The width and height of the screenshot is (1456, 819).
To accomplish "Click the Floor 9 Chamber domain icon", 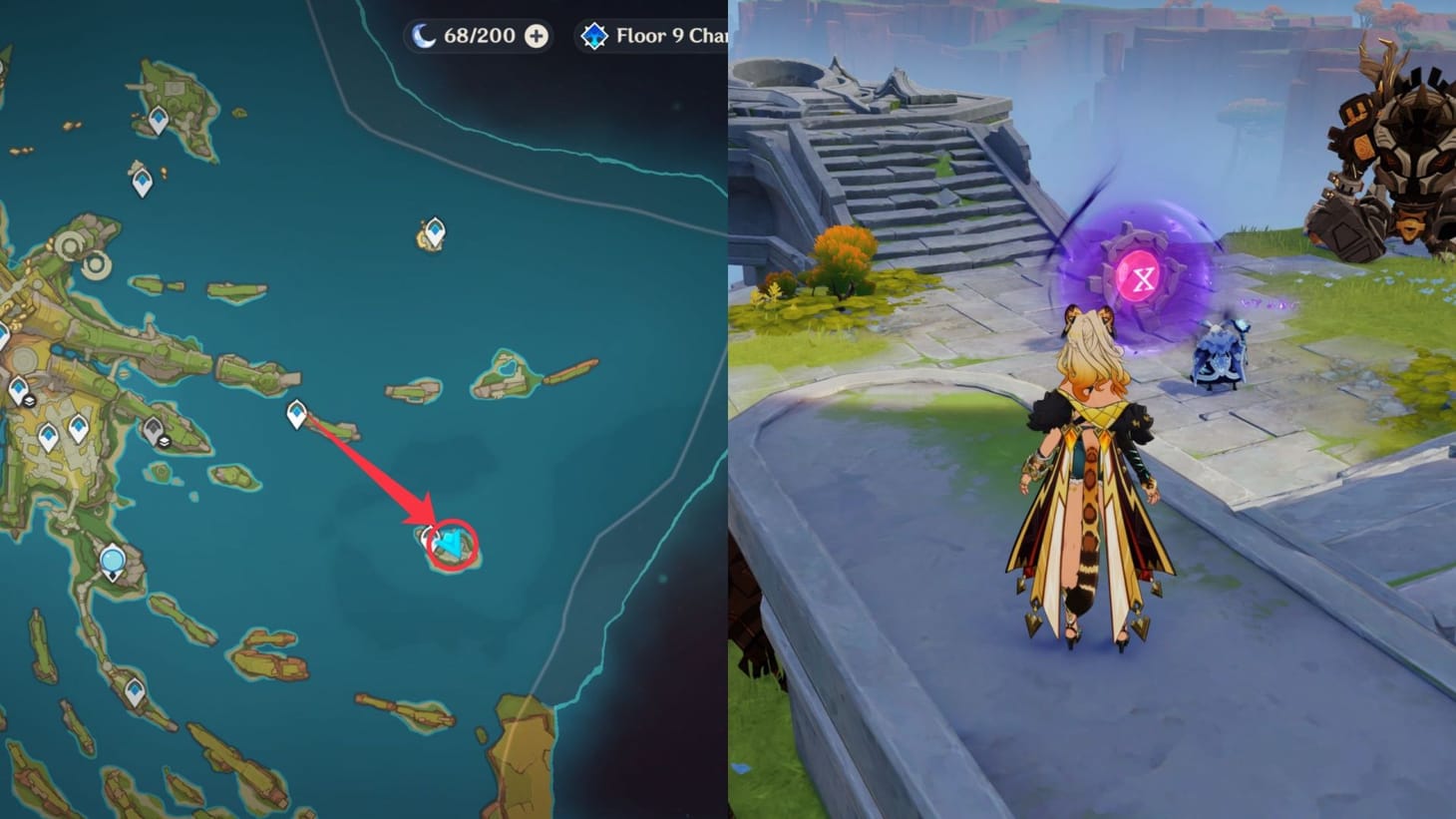I will 595,35.
